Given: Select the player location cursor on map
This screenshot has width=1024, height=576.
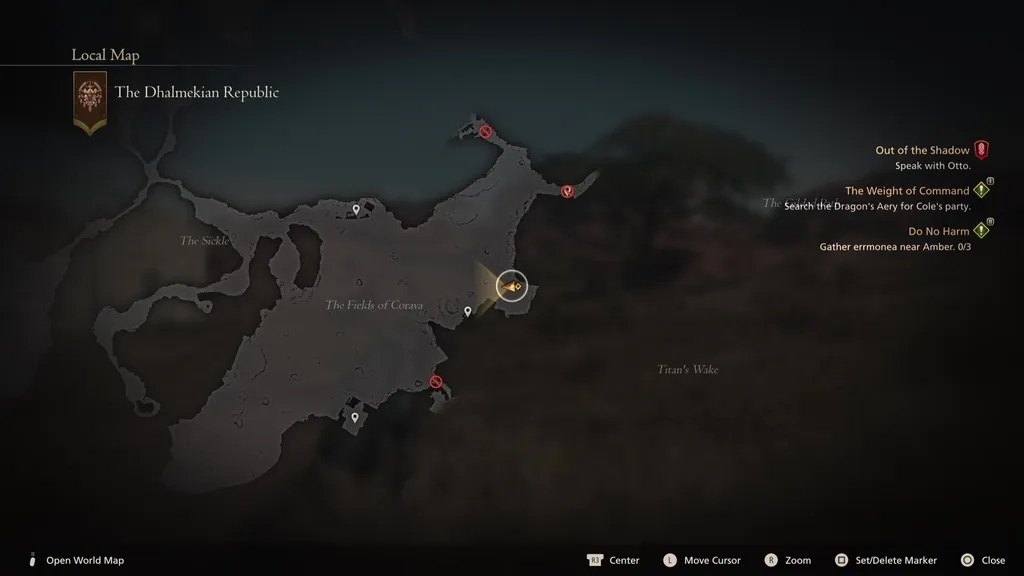Looking at the screenshot, I should 512,287.
